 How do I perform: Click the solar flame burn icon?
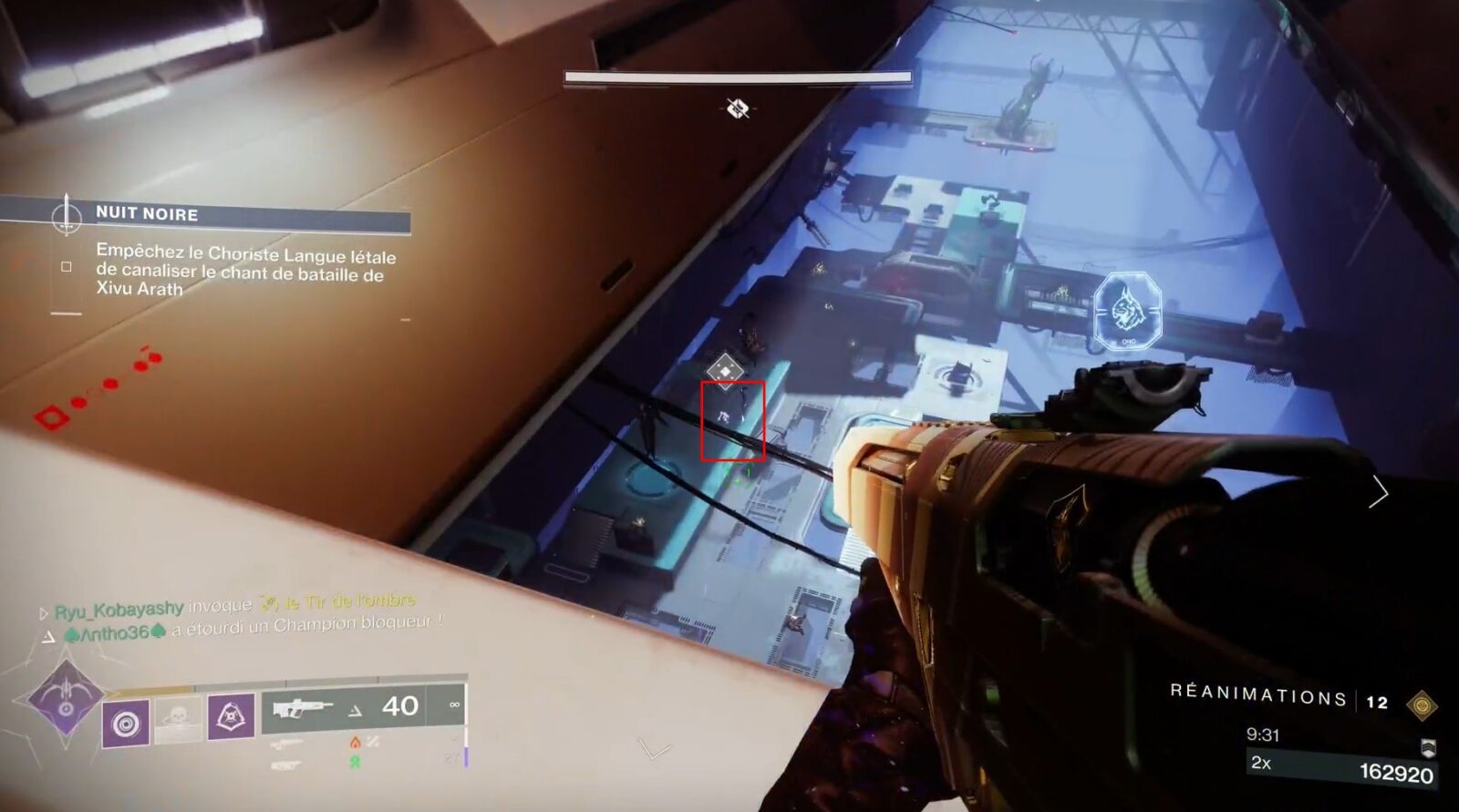pyautogui.click(x=356, y=742)
